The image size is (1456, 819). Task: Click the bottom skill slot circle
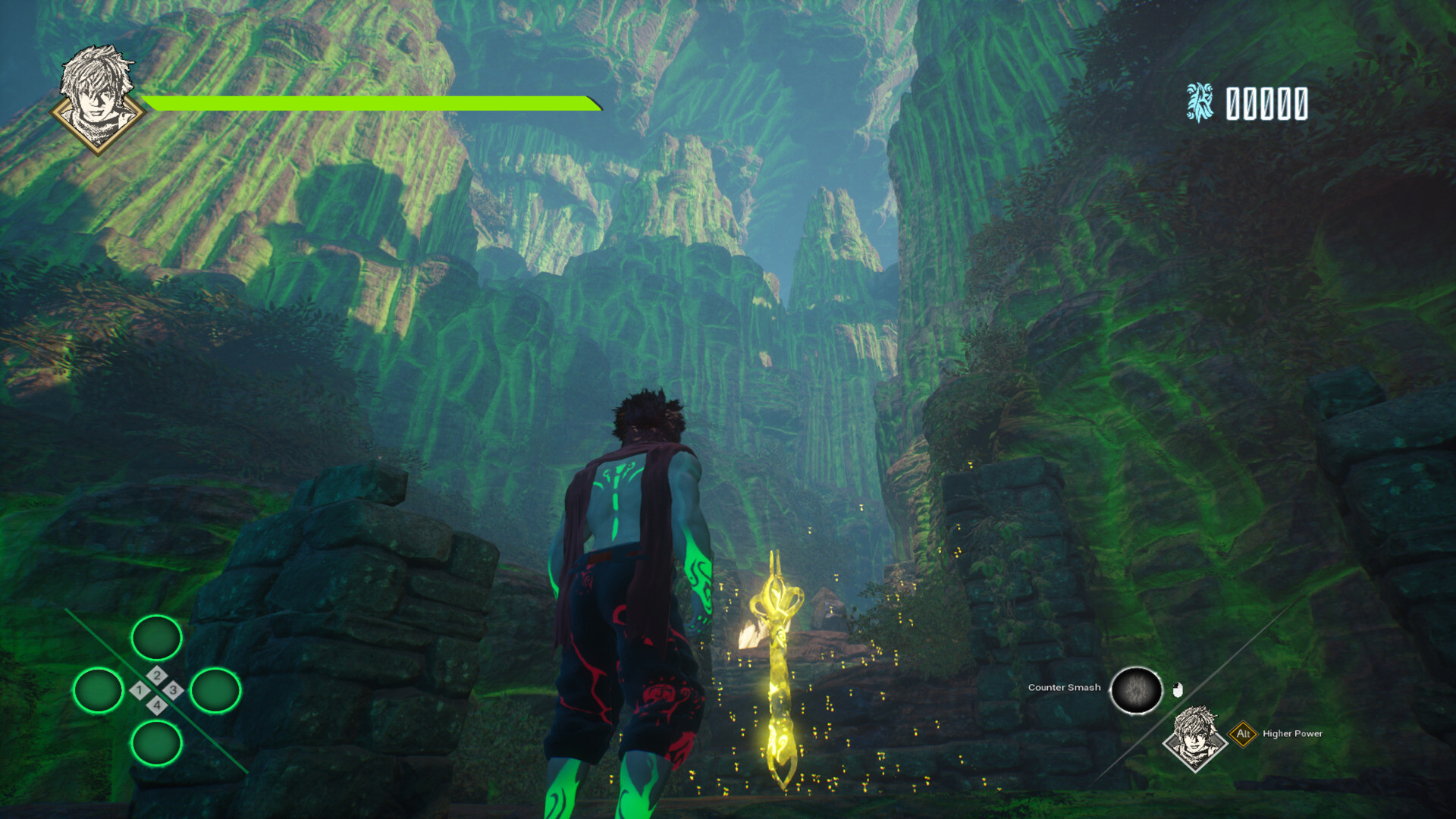coord(156,743)
